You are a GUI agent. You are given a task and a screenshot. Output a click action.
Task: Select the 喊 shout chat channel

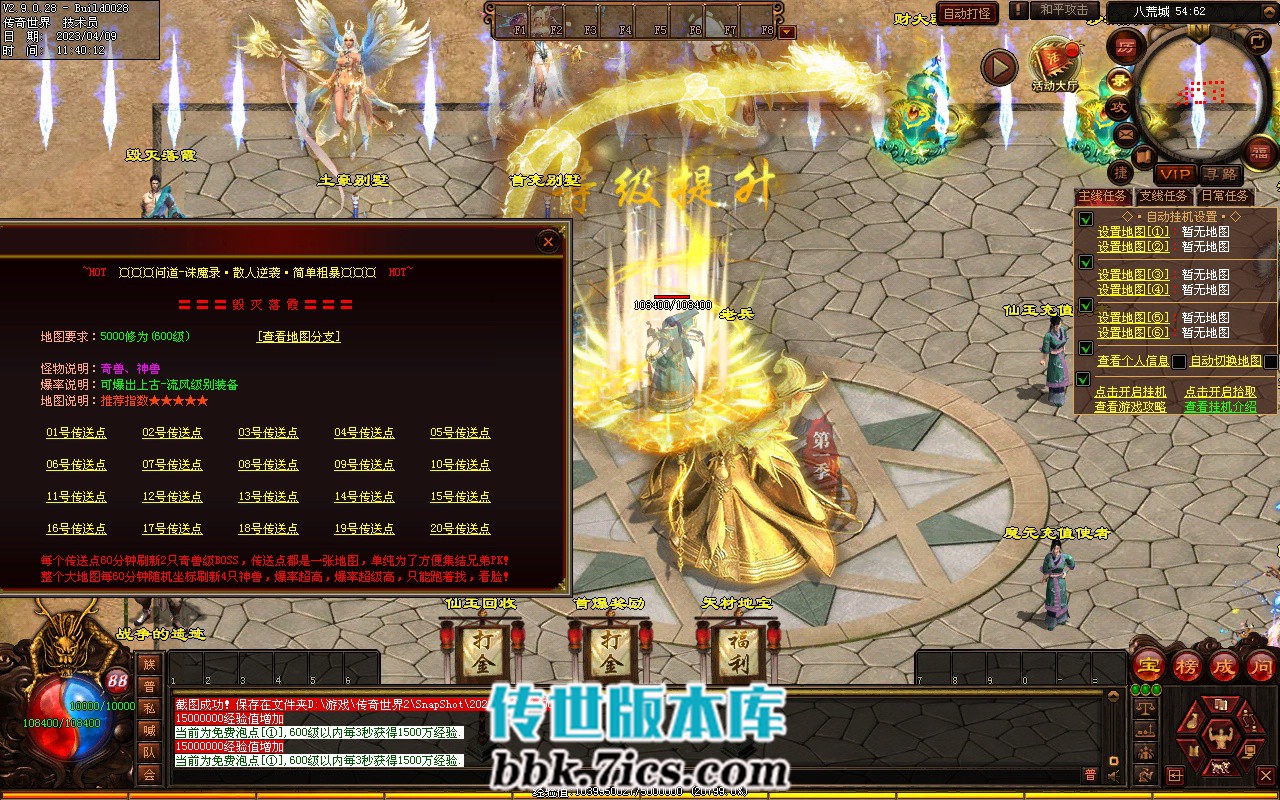point(149,729)
